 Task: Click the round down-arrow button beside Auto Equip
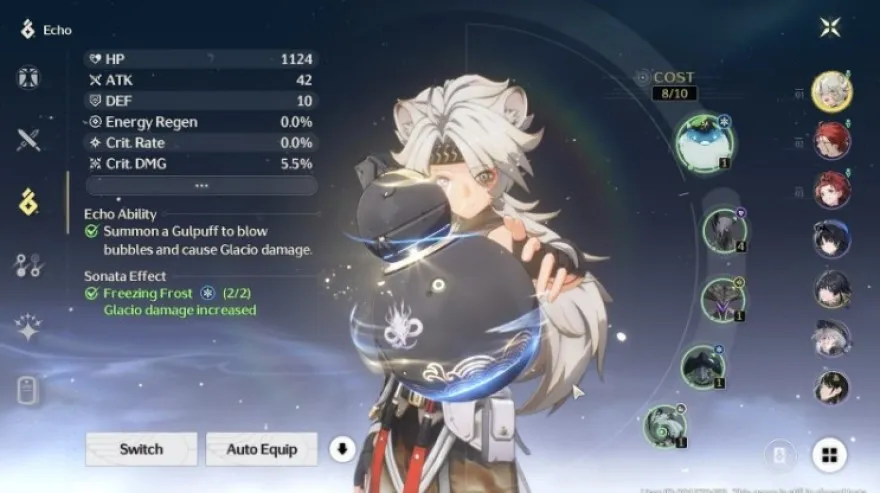[342, 449]
